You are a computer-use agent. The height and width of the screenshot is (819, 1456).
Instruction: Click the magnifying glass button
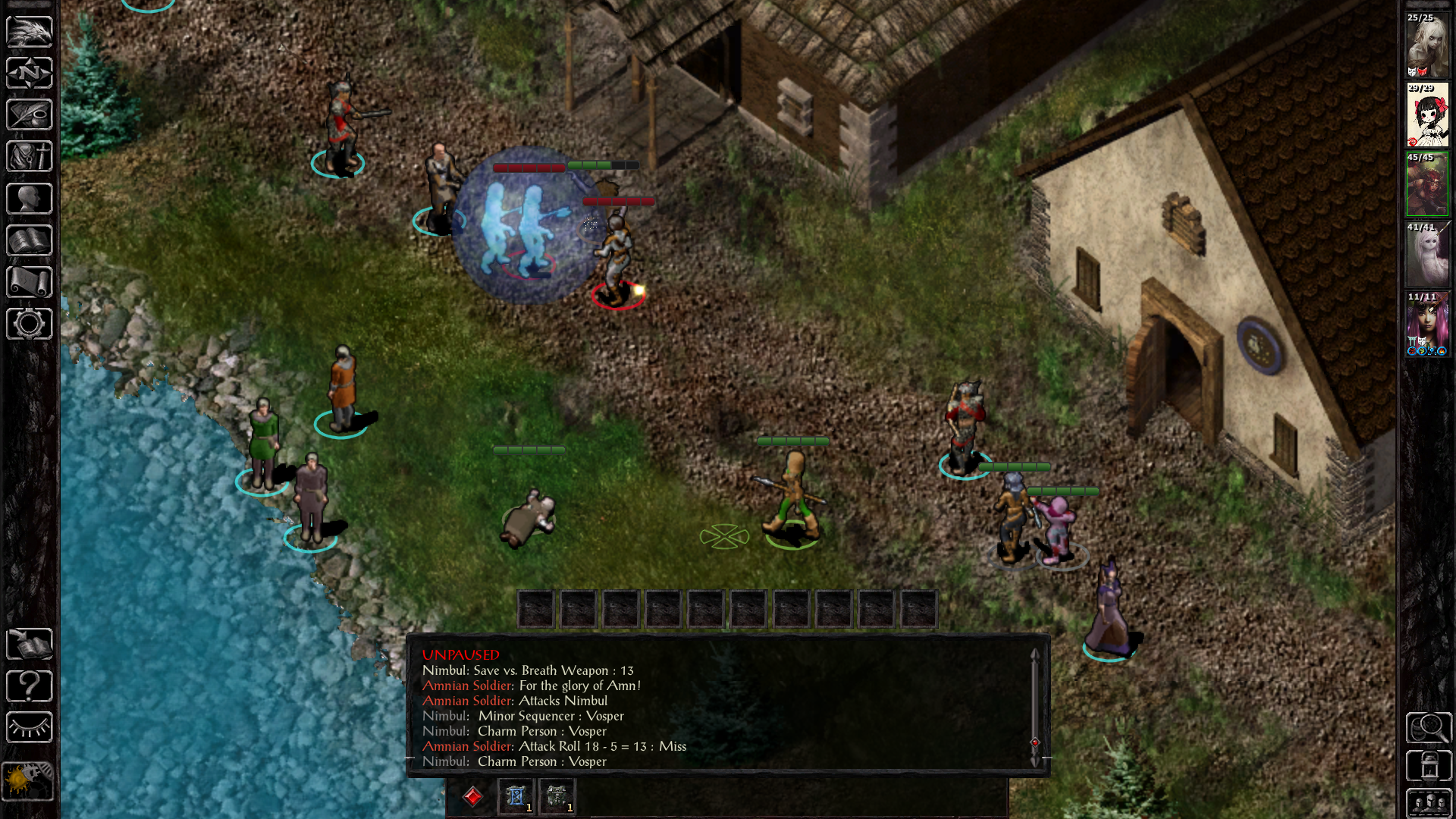click(1429, 728)
